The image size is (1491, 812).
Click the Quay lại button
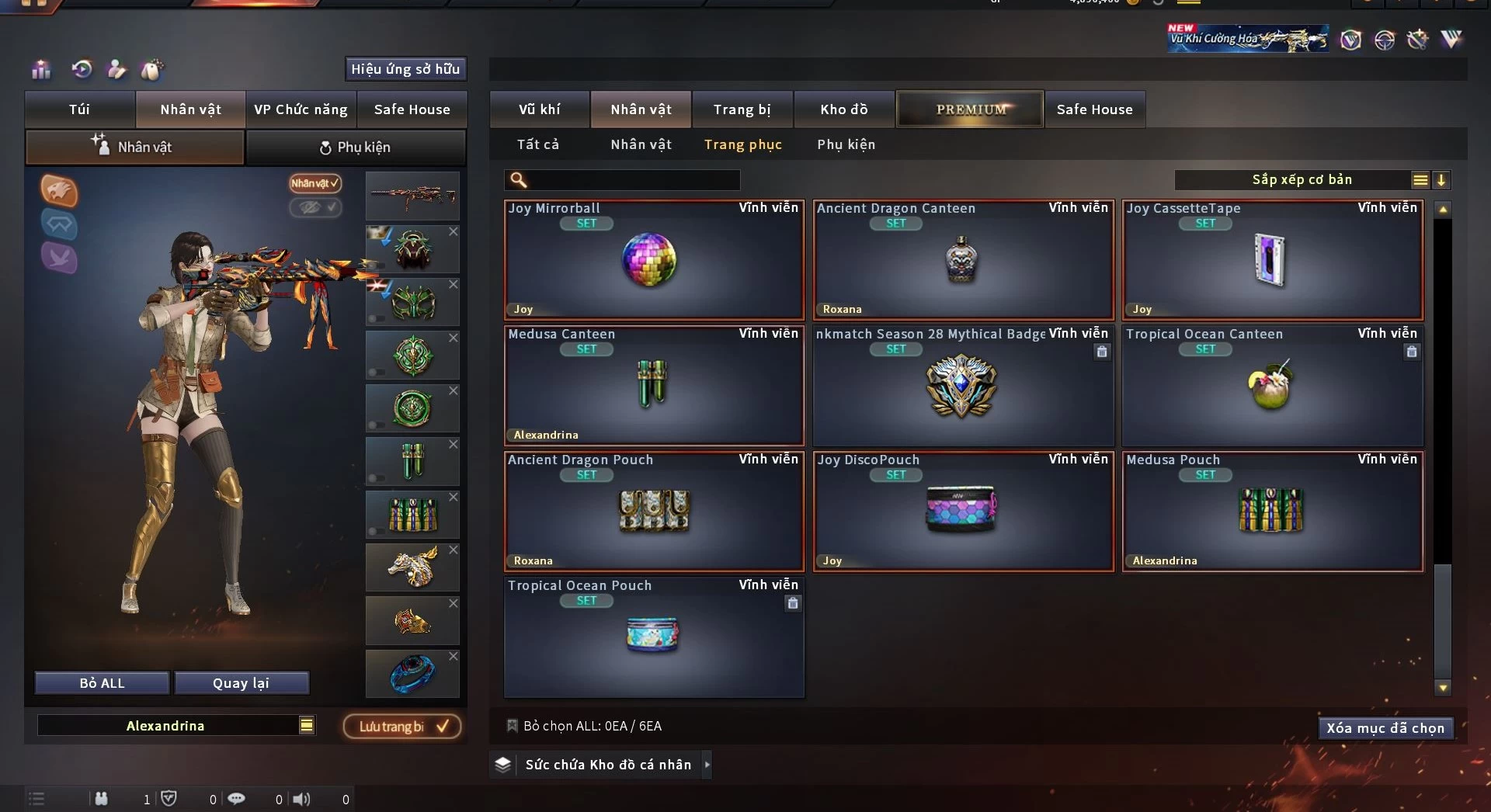pos(241,683)
